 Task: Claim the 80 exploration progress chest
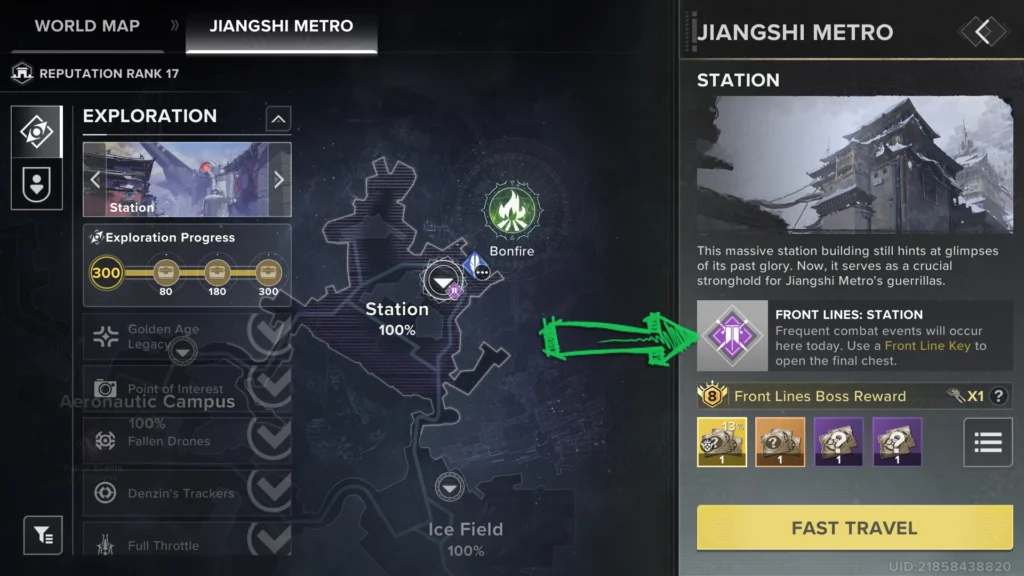click(x=165, y=273)
